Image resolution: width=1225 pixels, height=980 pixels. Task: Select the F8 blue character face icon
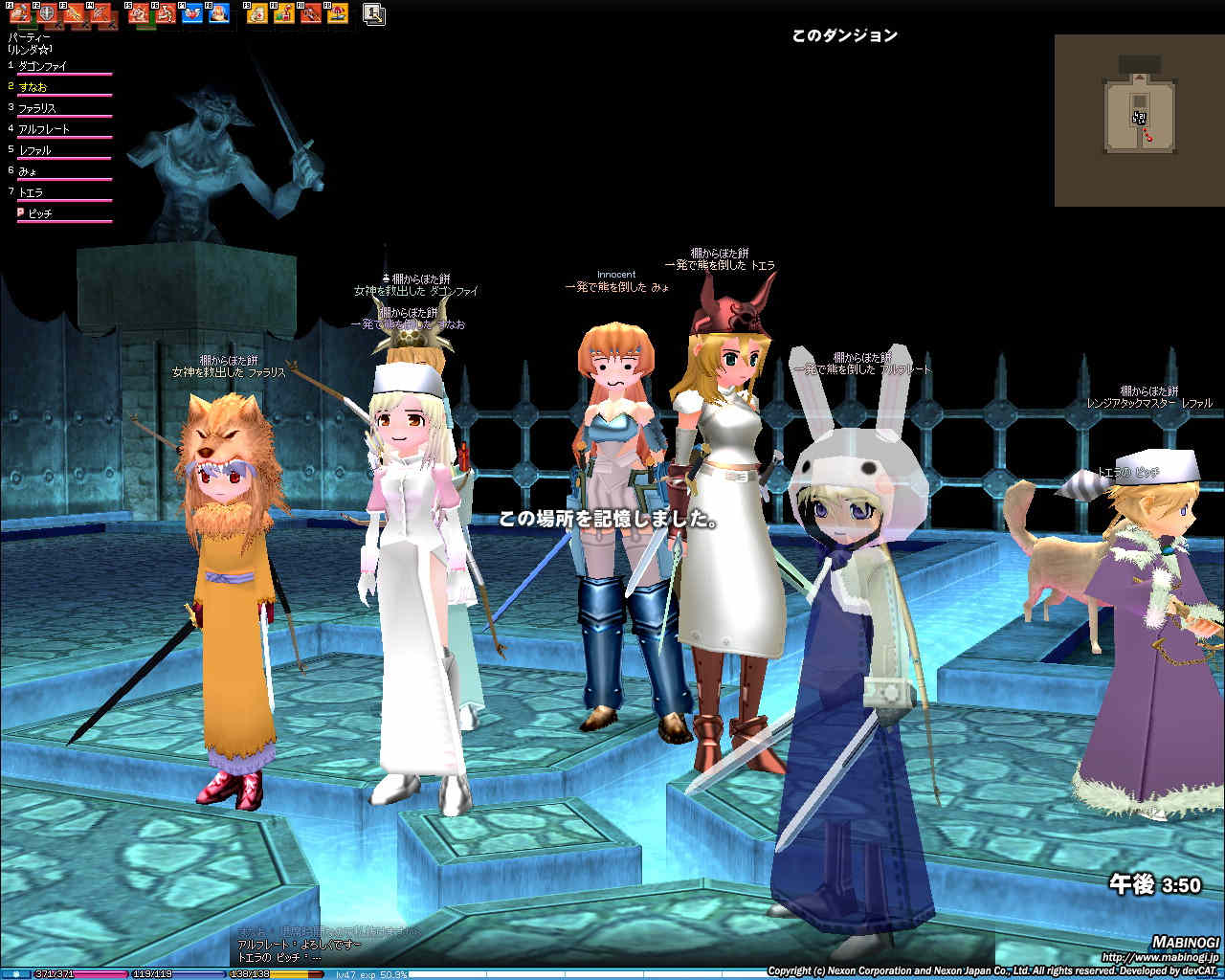tap(219, 13)
